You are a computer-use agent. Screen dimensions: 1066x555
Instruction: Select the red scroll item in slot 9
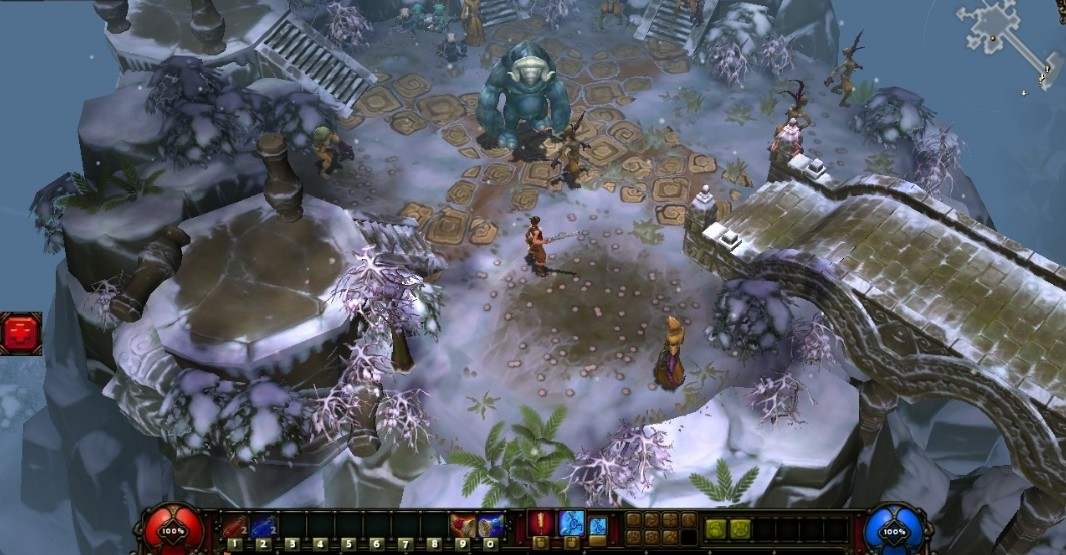point(463,525)
